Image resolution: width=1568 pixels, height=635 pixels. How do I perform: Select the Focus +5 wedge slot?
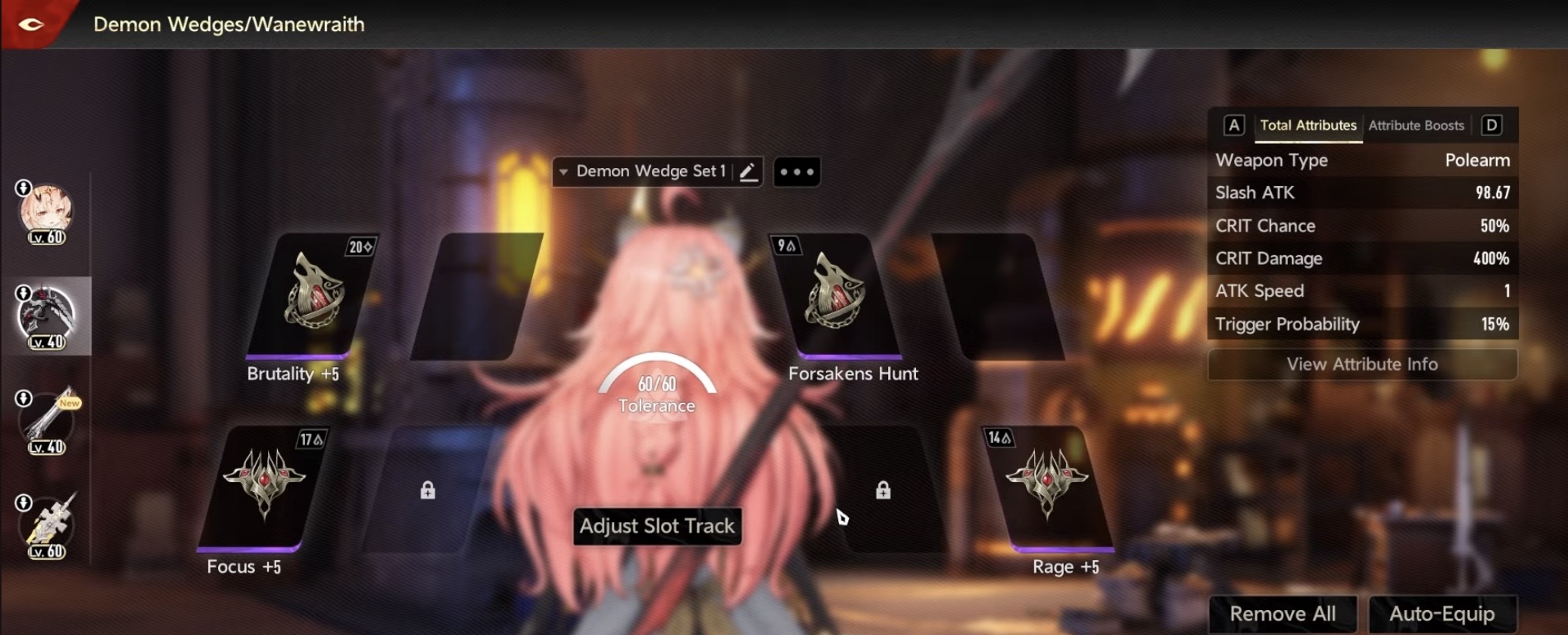point(263,487)
